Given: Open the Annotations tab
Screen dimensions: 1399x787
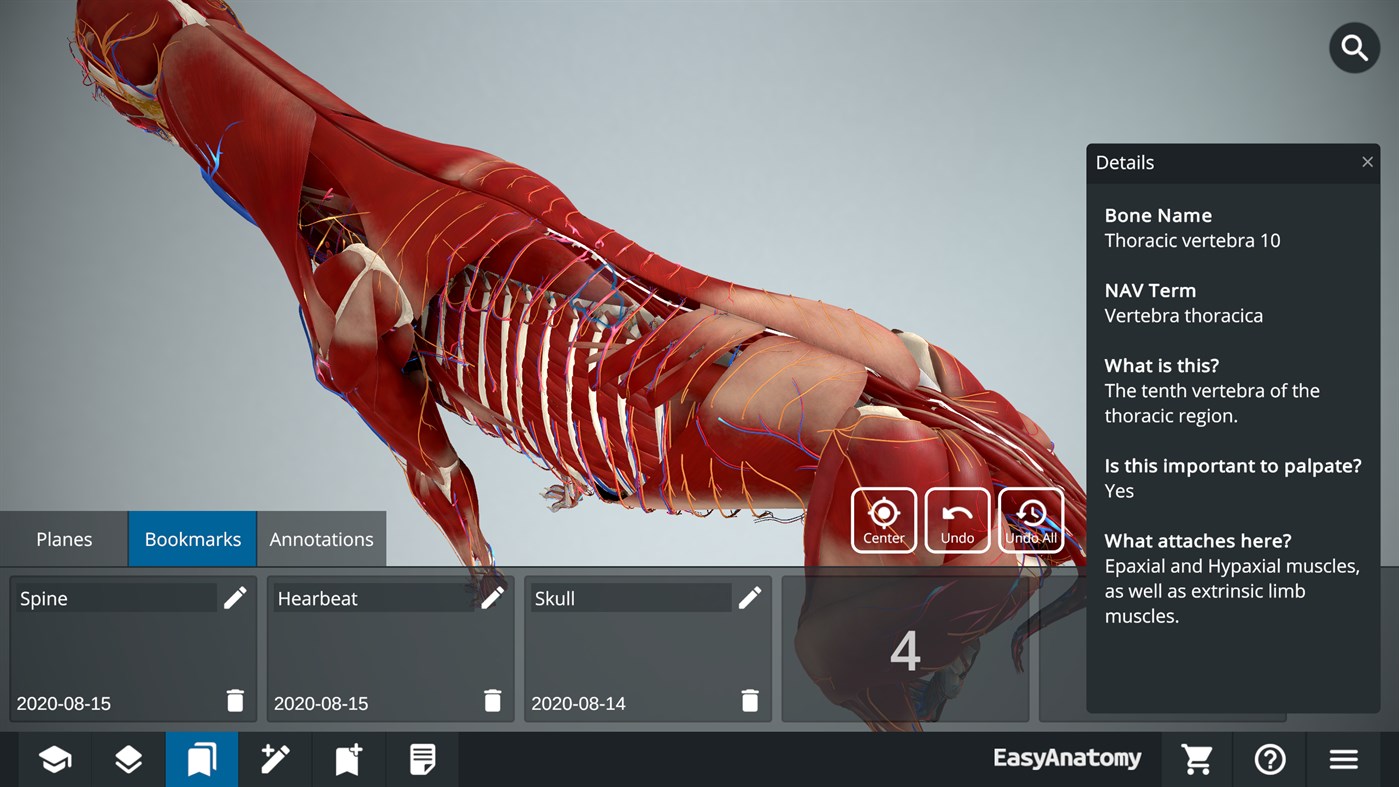Looking at the screenshot, I should [321, 538].
